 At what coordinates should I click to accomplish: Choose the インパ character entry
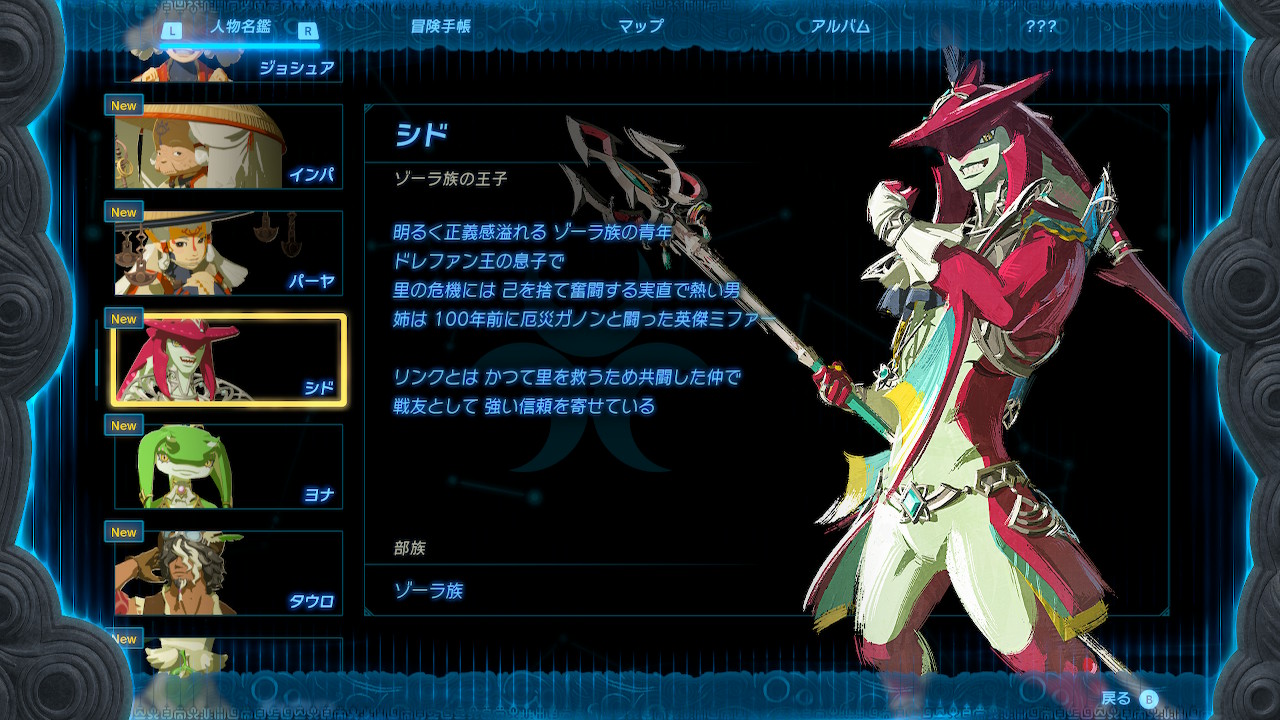228,147
